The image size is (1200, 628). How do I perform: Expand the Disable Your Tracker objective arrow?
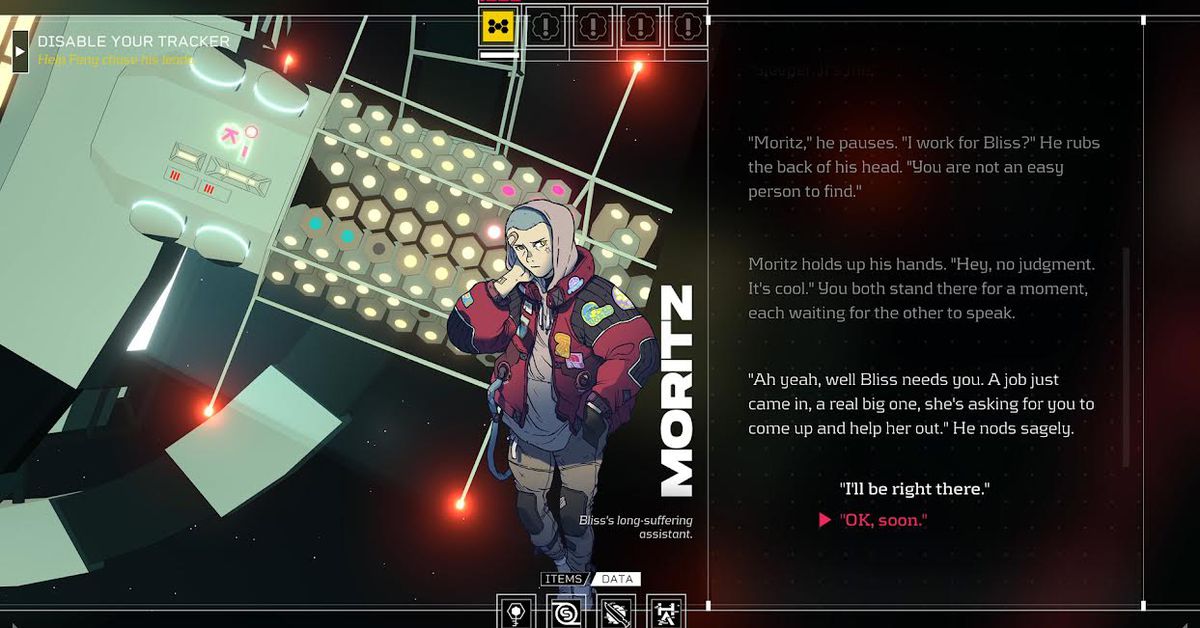20,51
